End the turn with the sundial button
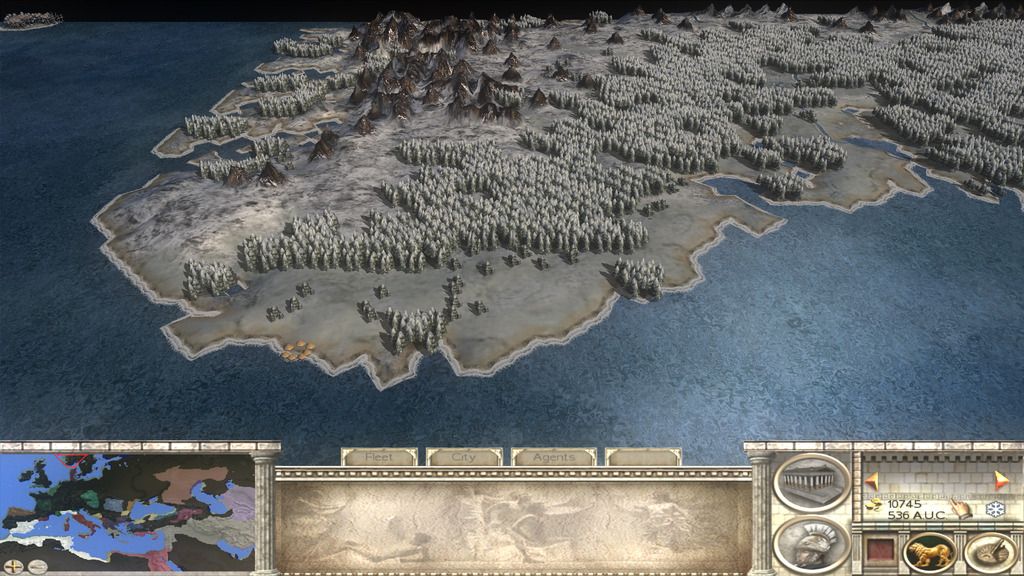This screenshot has height=576, width=1024. (989, 552)
